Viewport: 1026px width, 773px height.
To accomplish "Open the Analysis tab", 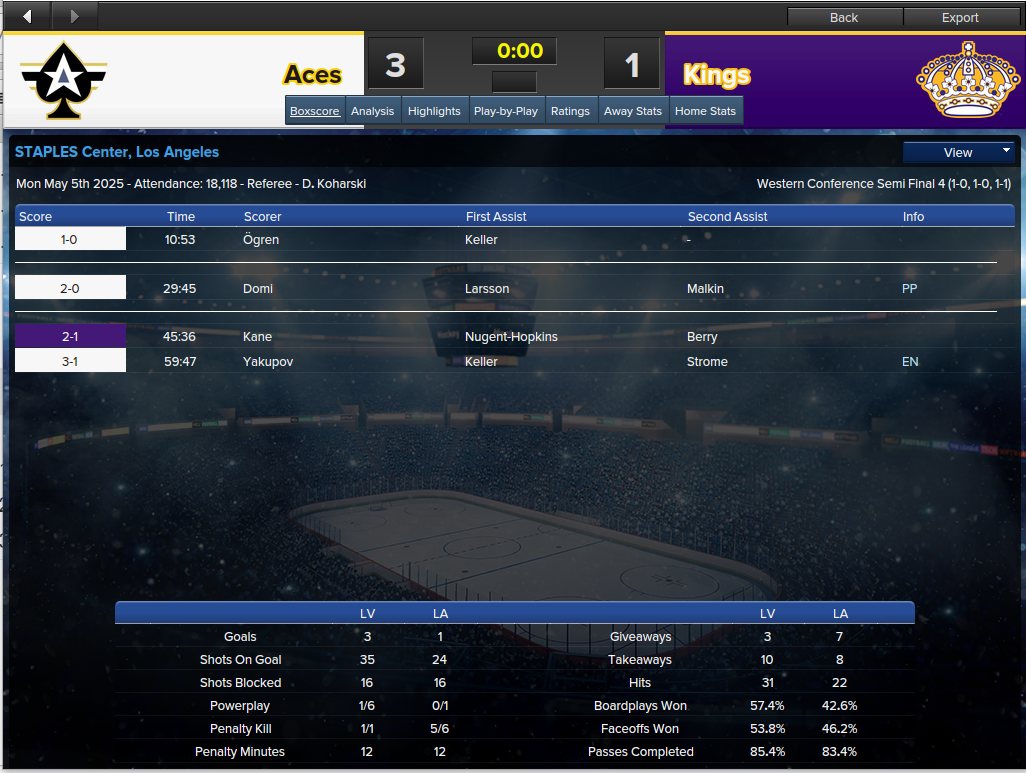I will 373,111.
